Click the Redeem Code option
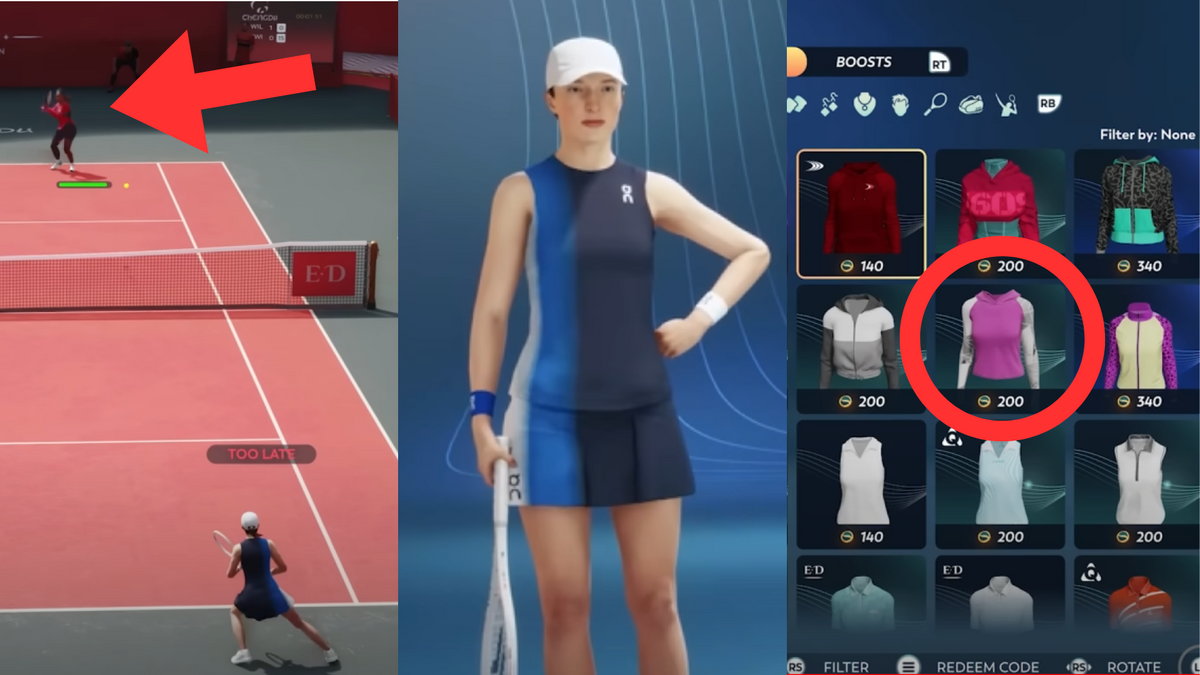This screenshot has width=1200, height=675. tap(987, 667)
